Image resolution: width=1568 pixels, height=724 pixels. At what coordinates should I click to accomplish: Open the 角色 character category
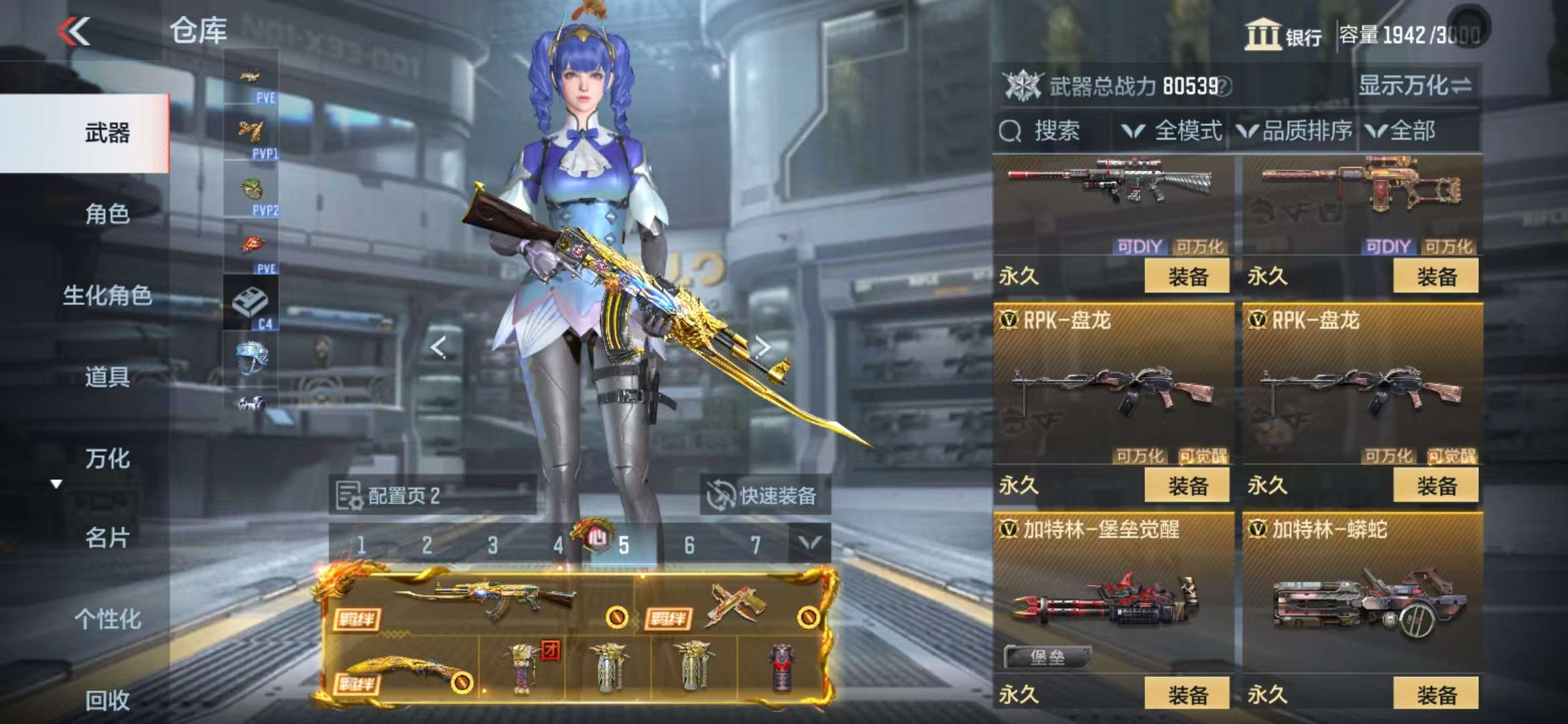[x=107, y=214]
